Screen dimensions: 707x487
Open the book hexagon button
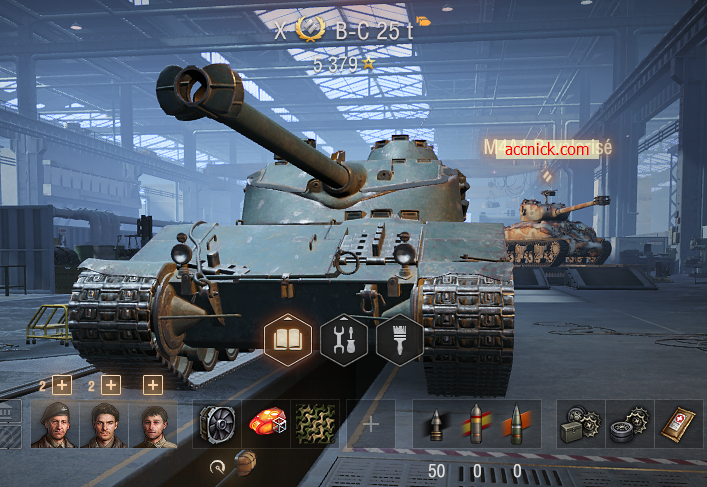click(288, 339)
